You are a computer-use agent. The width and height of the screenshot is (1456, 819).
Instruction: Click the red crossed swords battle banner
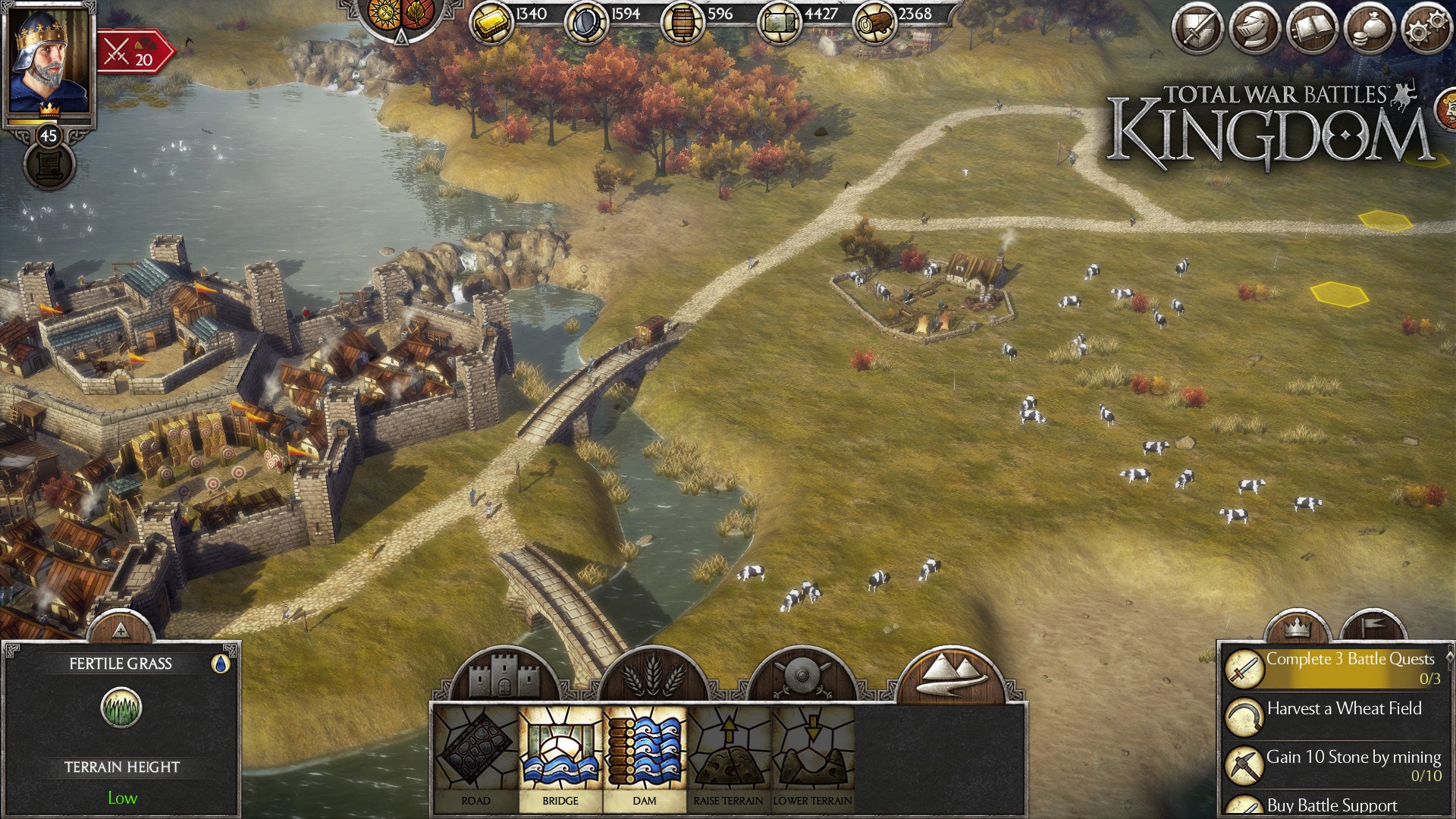pos(132,52)
